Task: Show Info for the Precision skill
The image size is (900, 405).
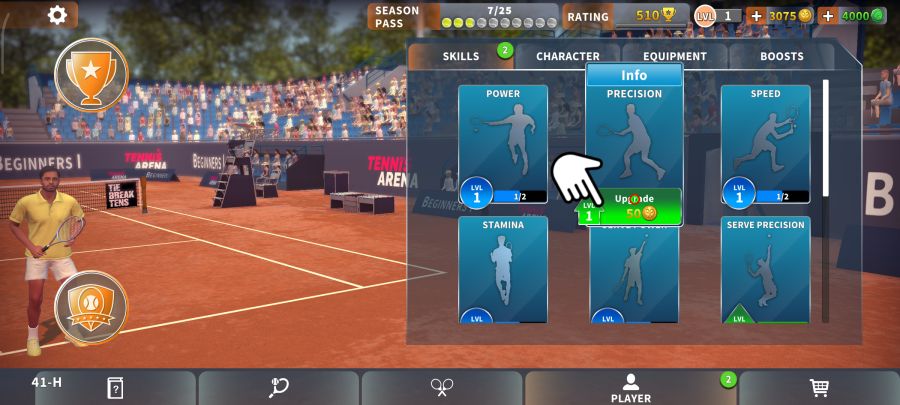Action: pyautogui.click(x=634, y=75)
